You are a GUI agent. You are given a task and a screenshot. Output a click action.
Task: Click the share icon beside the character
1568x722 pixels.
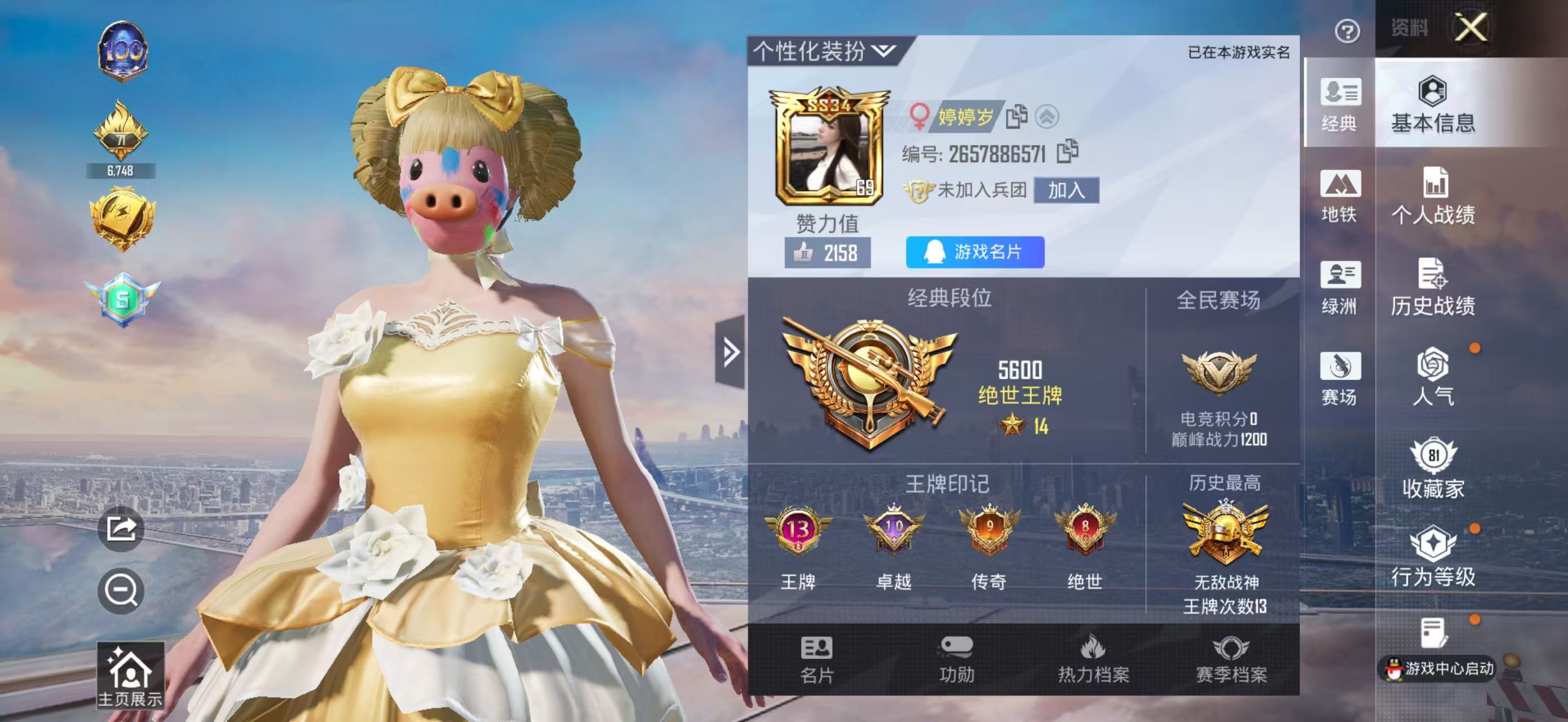121,529
